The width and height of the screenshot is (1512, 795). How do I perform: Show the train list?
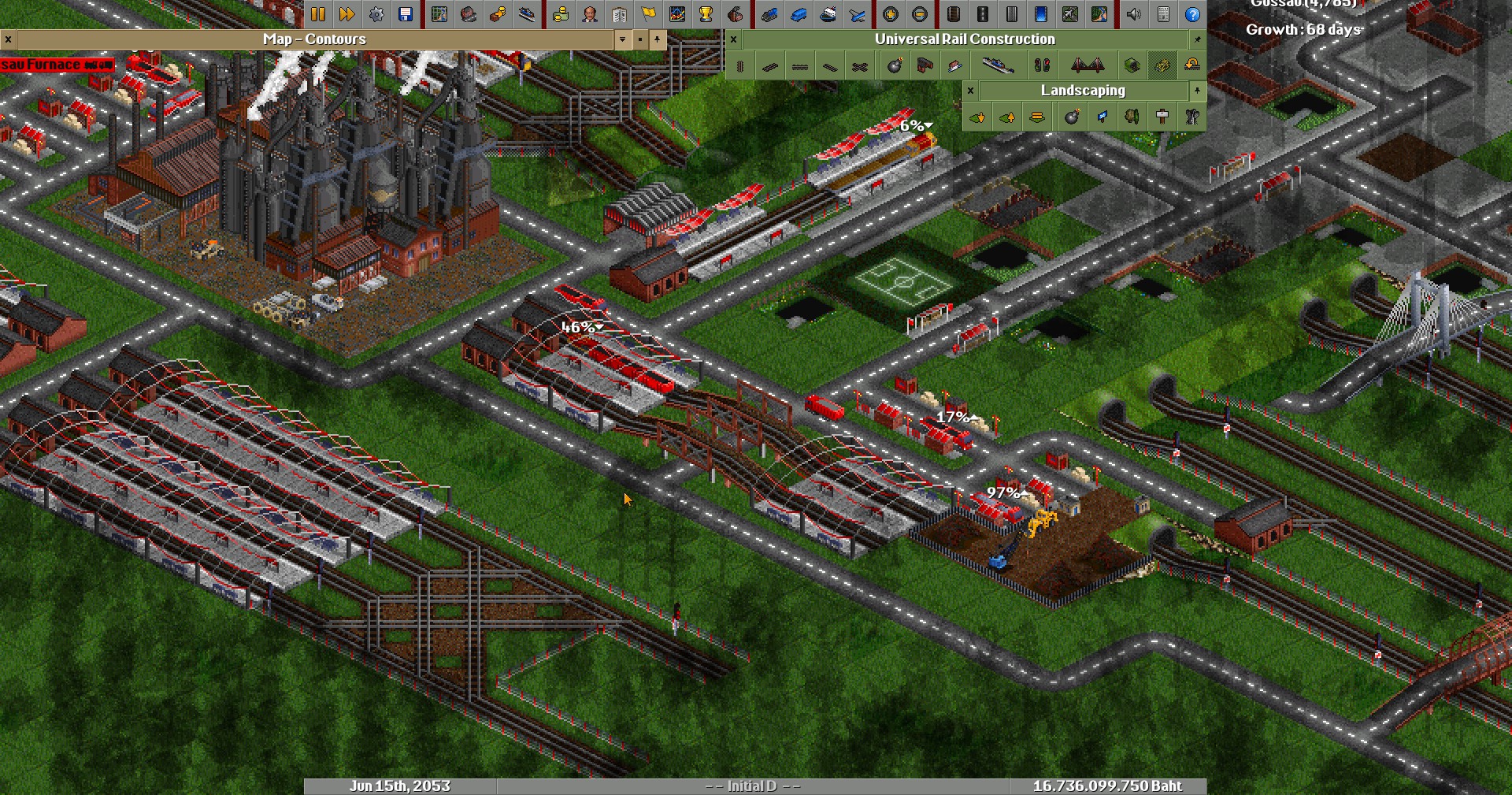(x=769, y=14)
